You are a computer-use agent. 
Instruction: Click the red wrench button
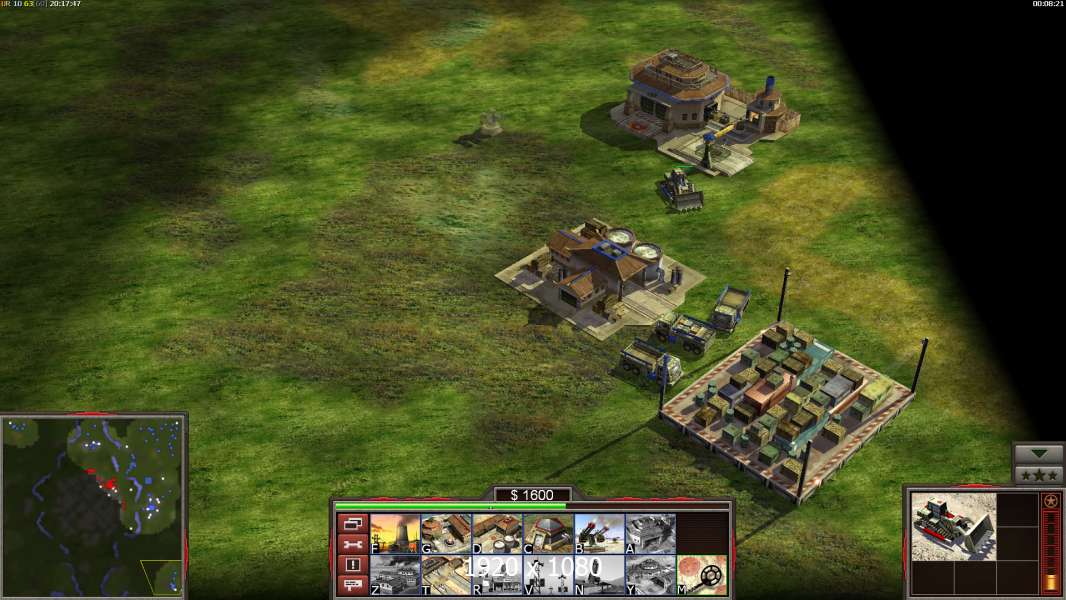point(351,544)
